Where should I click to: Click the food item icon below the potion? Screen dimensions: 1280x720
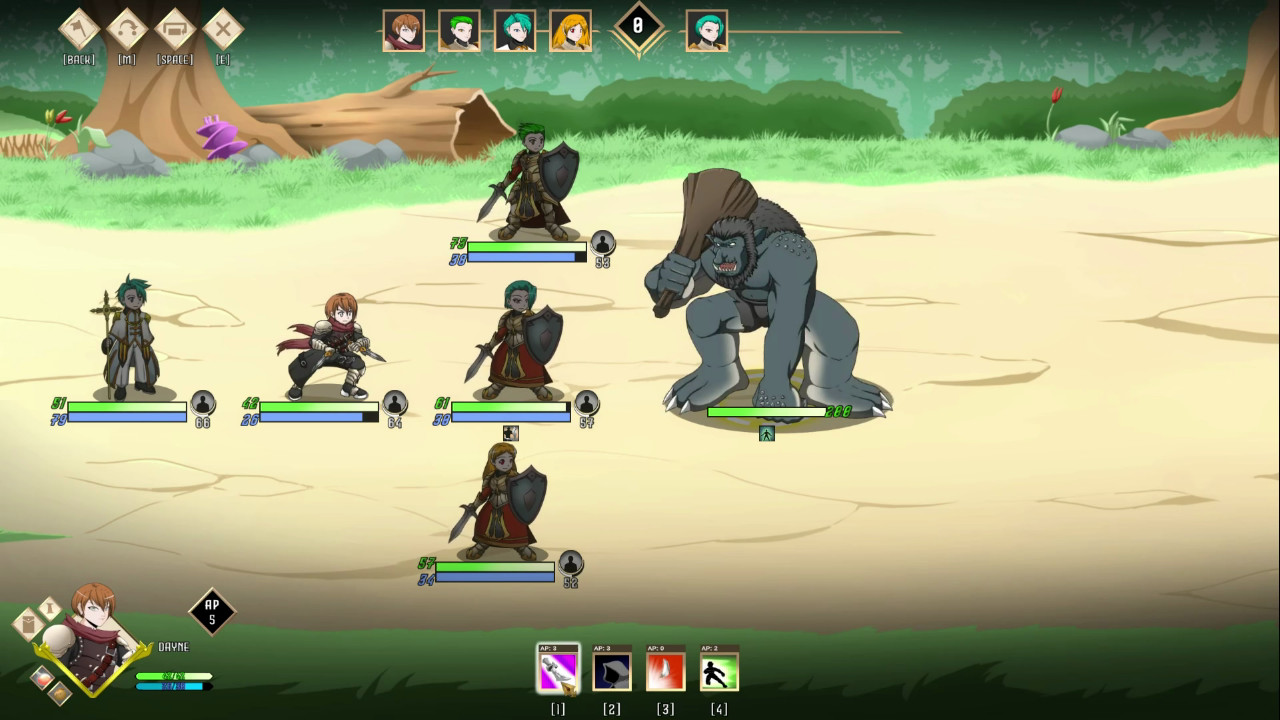coord(59,693)
